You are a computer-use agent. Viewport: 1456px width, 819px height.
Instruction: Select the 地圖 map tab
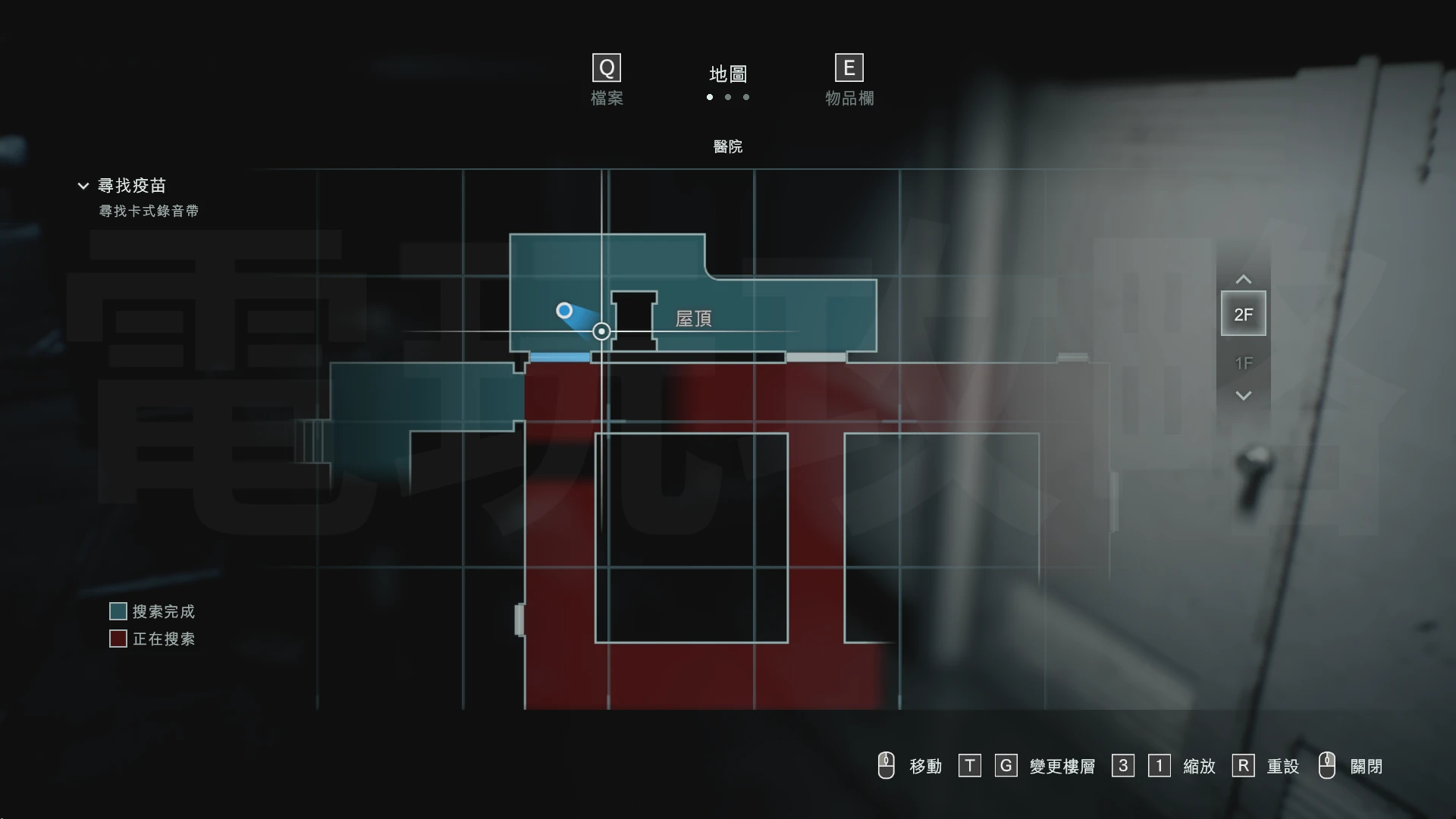coord(727,74)
